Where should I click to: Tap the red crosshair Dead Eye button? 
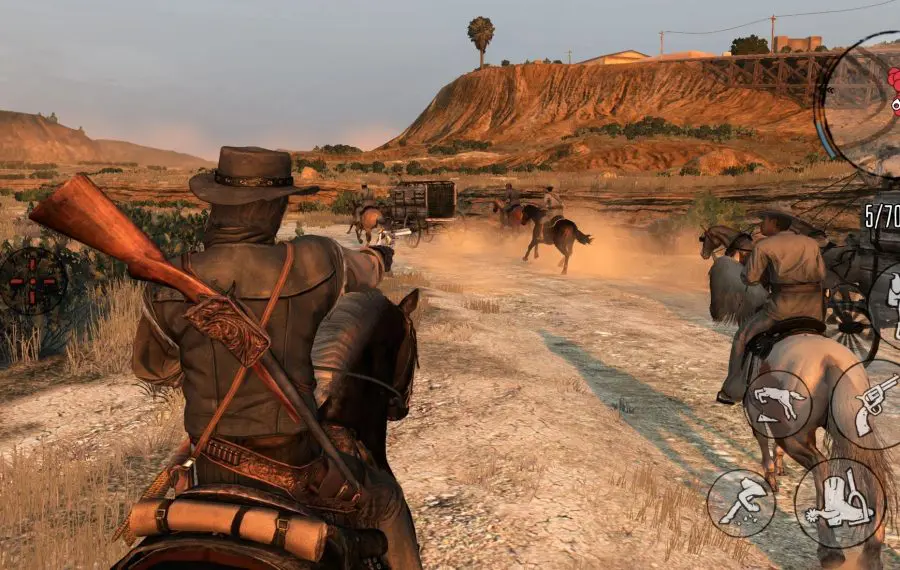(x=32, y=281)
